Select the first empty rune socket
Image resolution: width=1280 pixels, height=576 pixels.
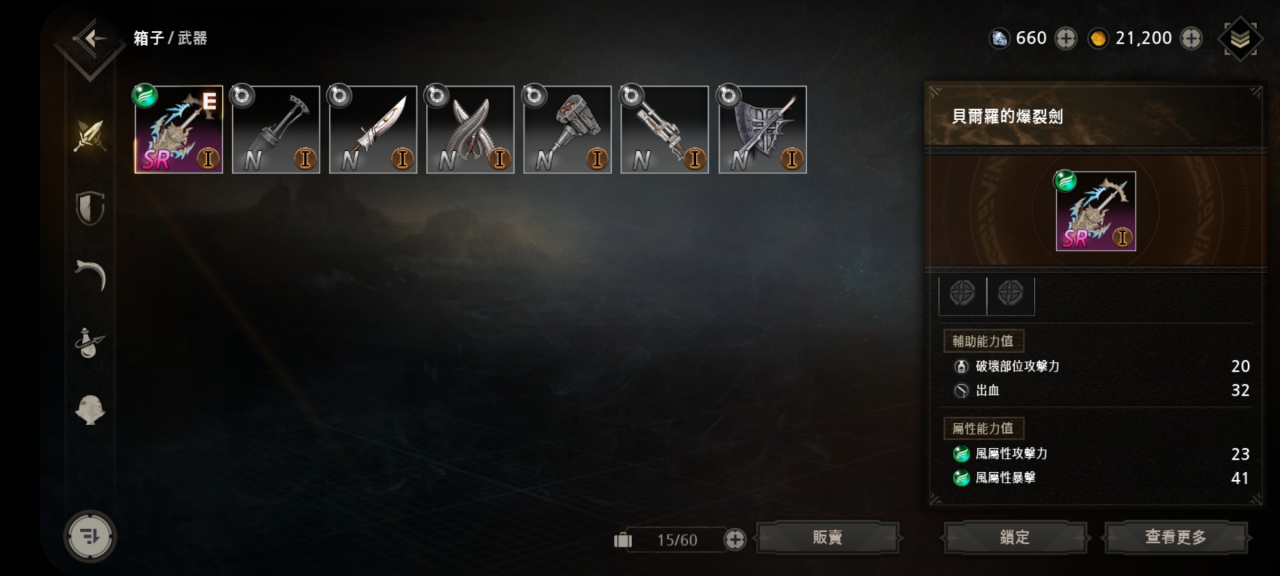click(962, 293)
